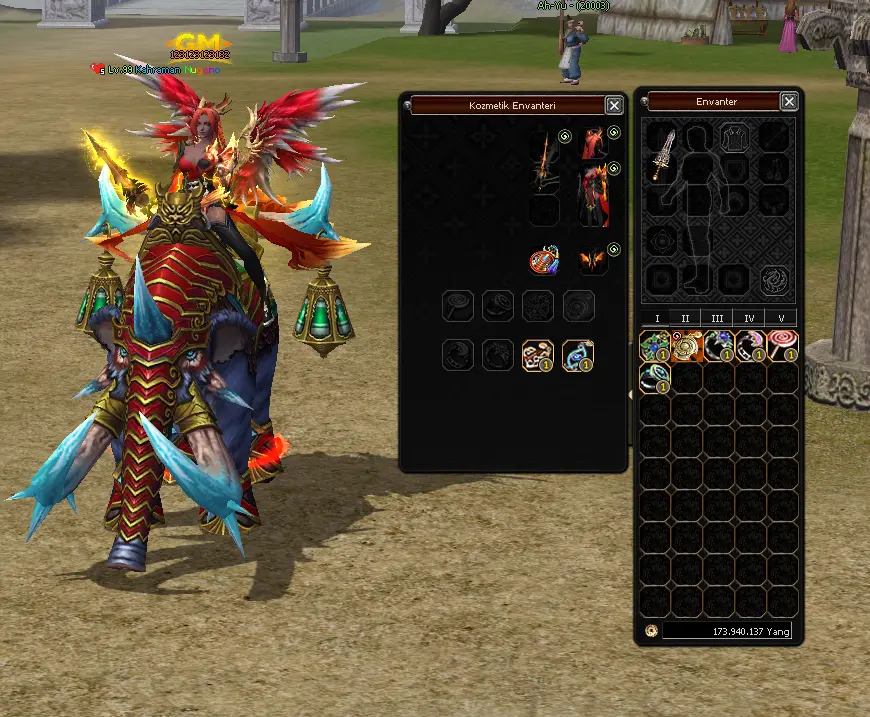Image resolution: width=870 pixels, height=717 pixels.
Task: Open inventory page III
Action: click(717, 318)
